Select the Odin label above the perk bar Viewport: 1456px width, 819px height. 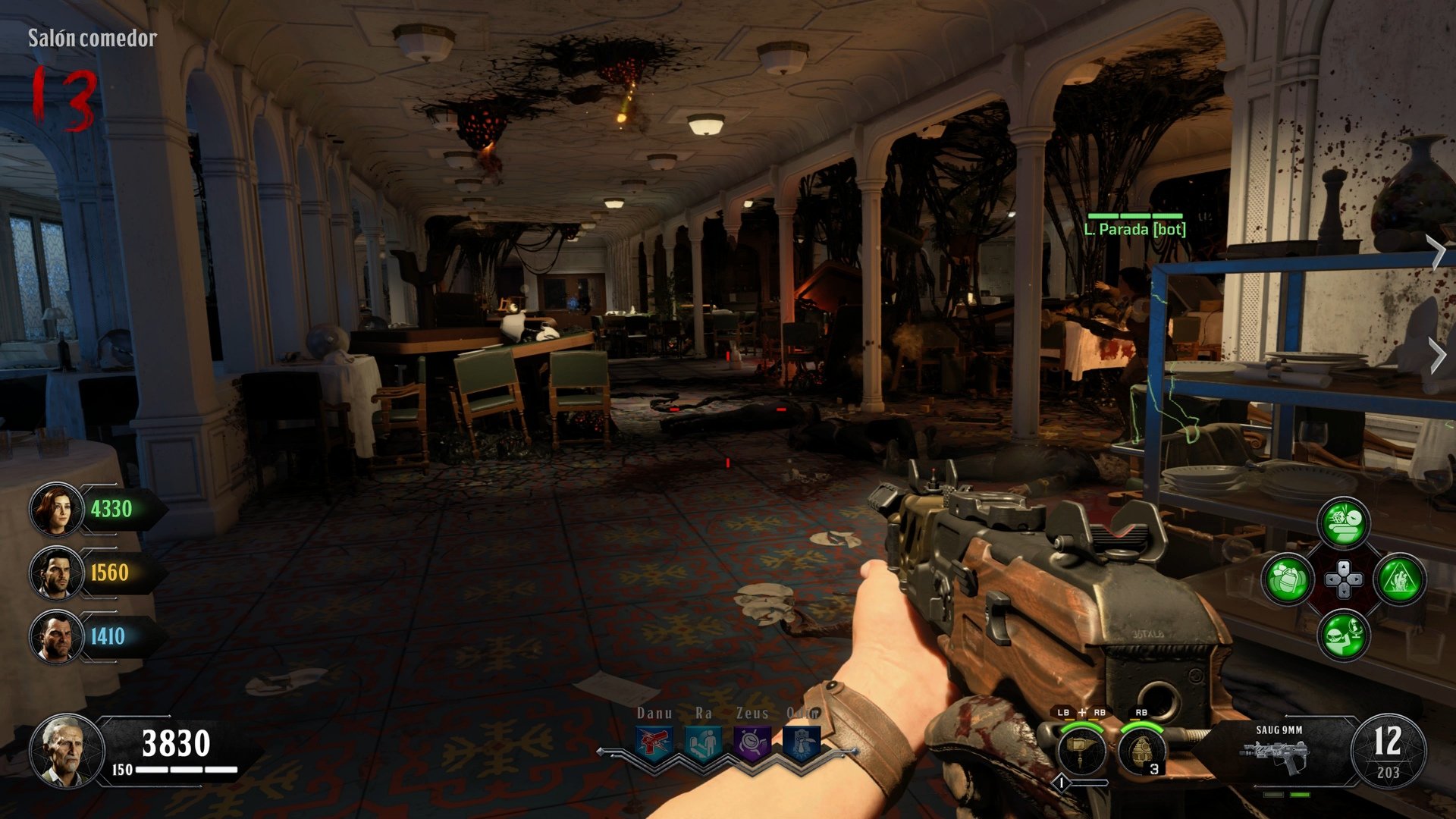point(803,712)
